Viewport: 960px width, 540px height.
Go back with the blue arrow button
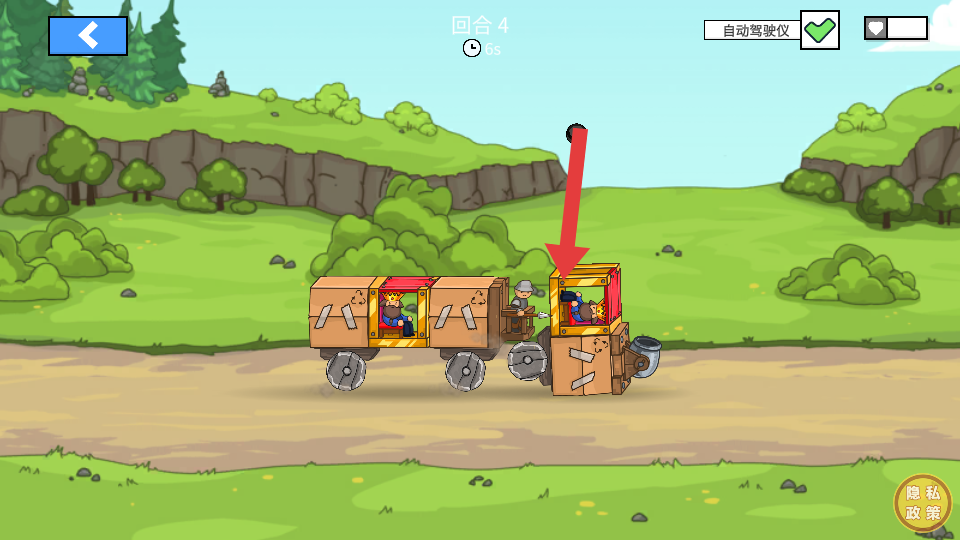[x=88, y=36]
